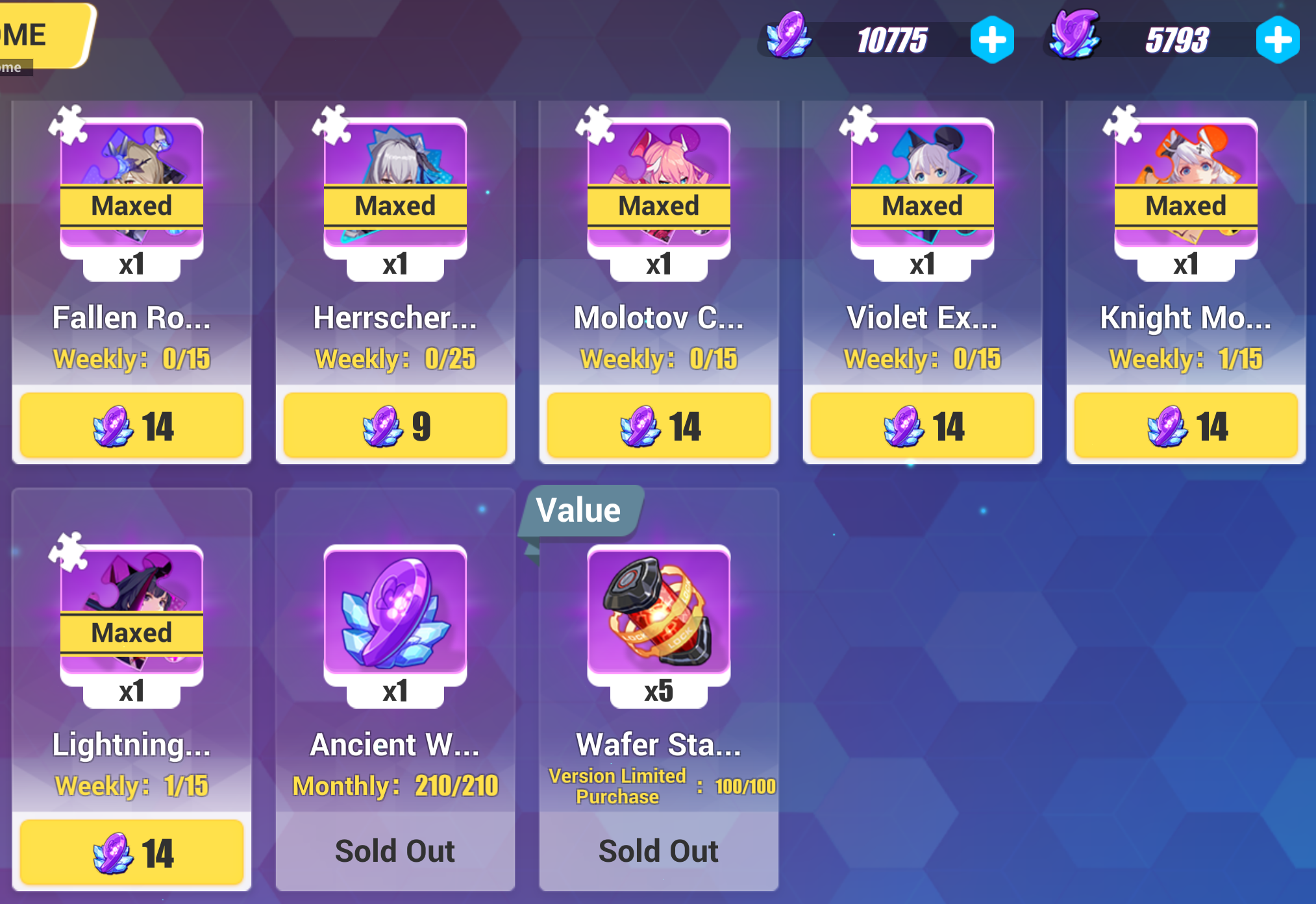Click Sold Out under Ancient Willpower
Screen dimensions: 1316x904
[395, 851]
